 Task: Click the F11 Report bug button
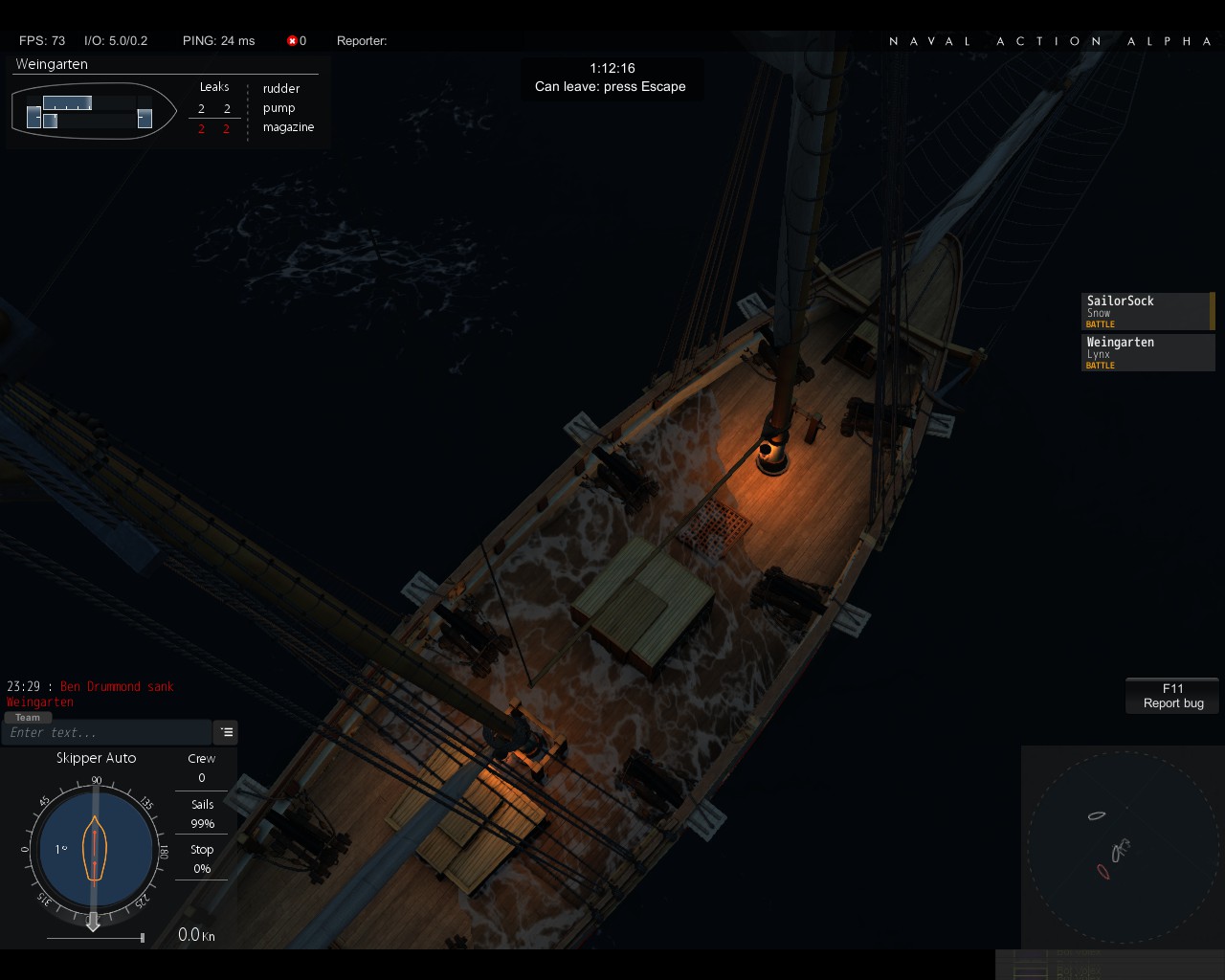point(1172,696)
